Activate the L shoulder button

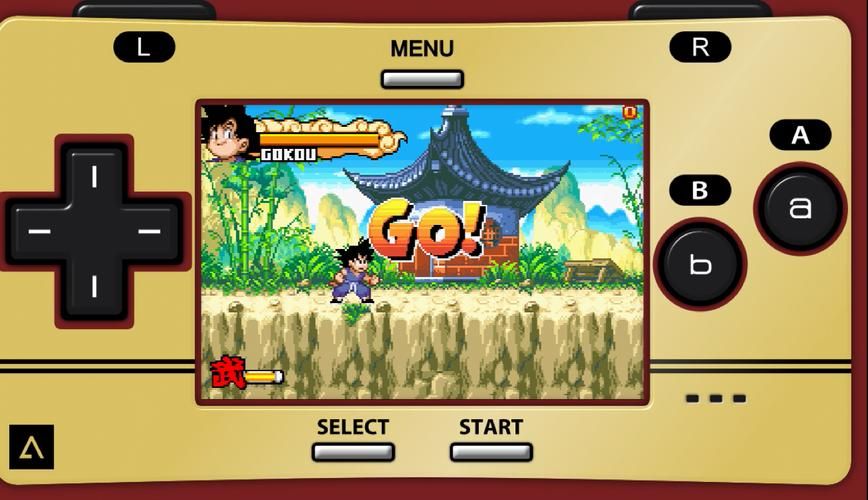pos(144,47)
